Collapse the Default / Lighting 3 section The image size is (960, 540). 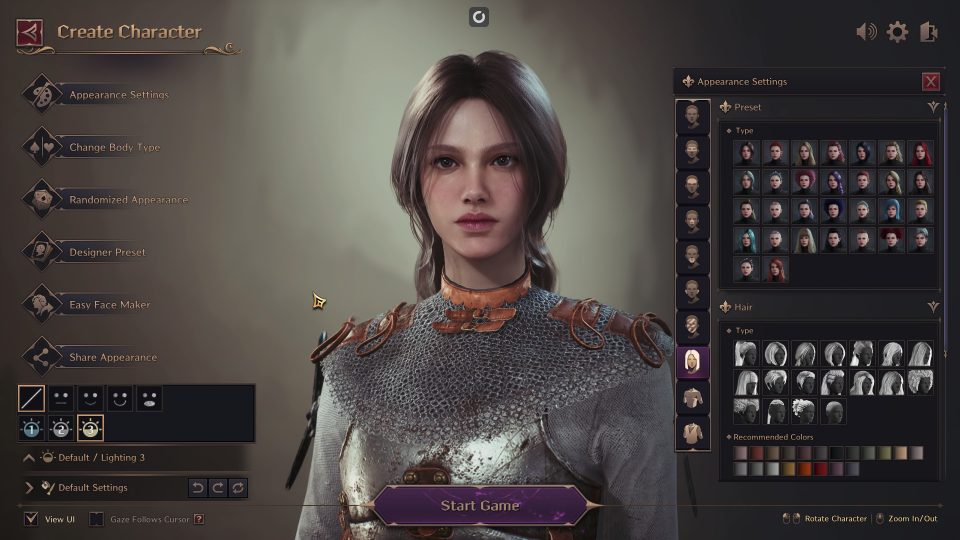[29, 457]
